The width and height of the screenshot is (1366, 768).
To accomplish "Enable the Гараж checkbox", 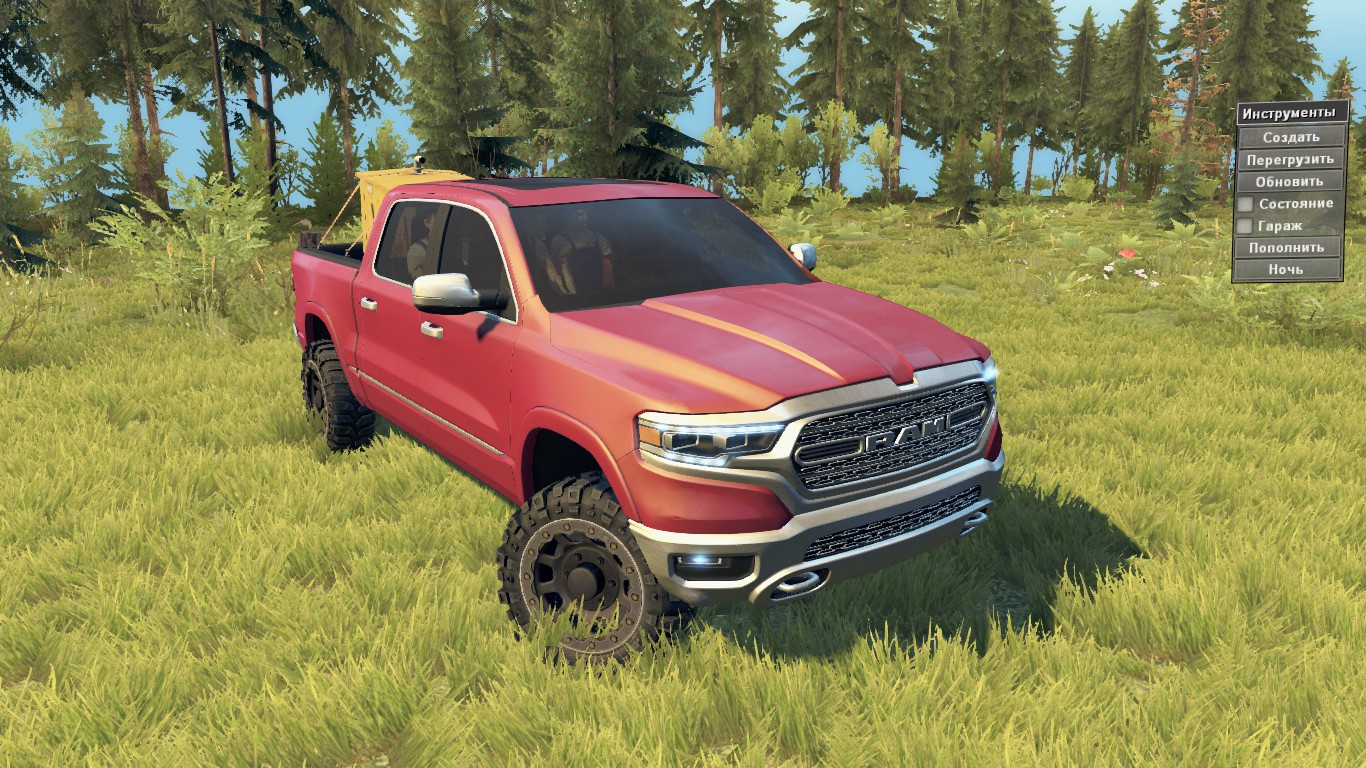I will point(1246,226).
